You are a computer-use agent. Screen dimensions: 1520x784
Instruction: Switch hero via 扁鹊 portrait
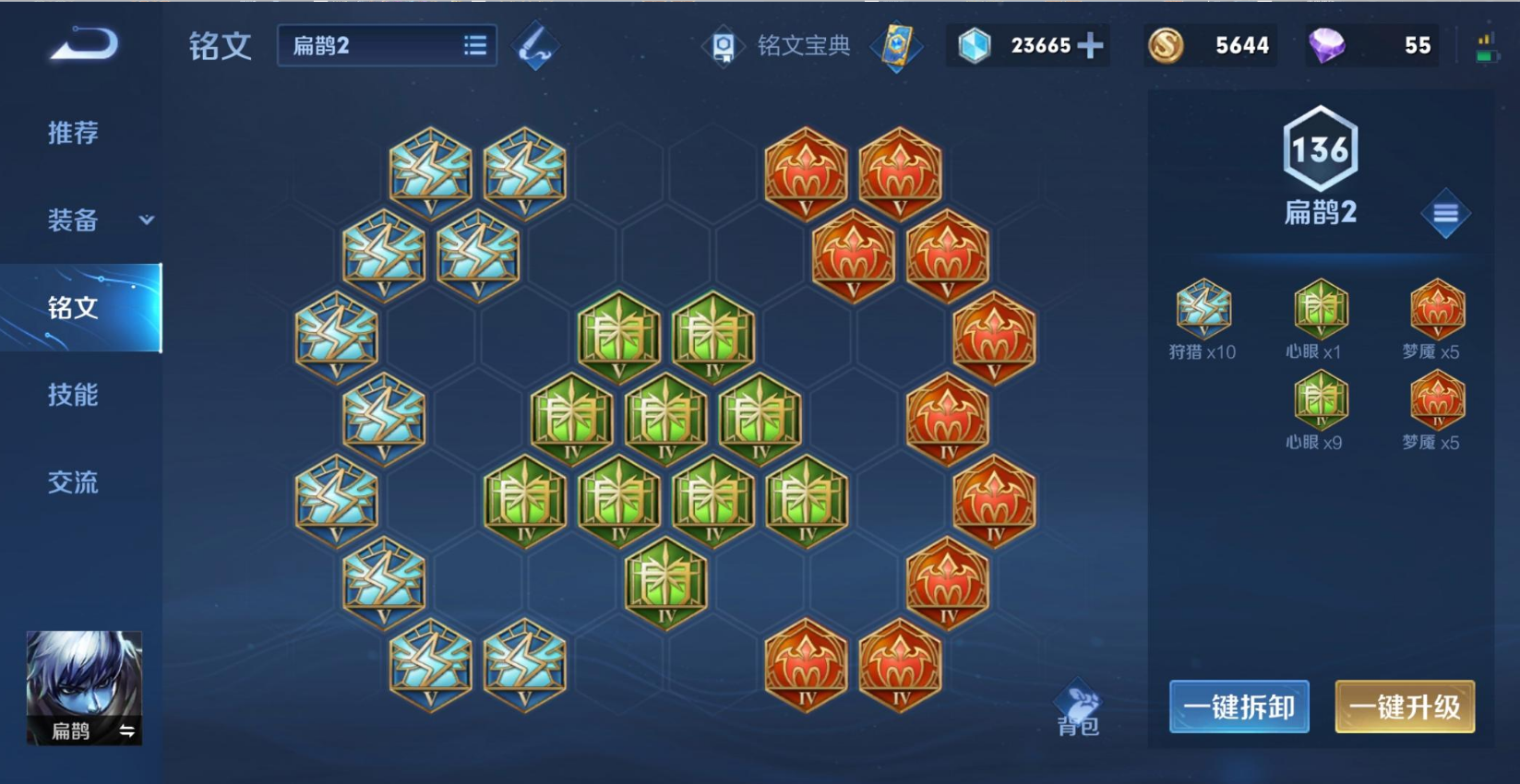pyautogui.click(x=84, y=687)
